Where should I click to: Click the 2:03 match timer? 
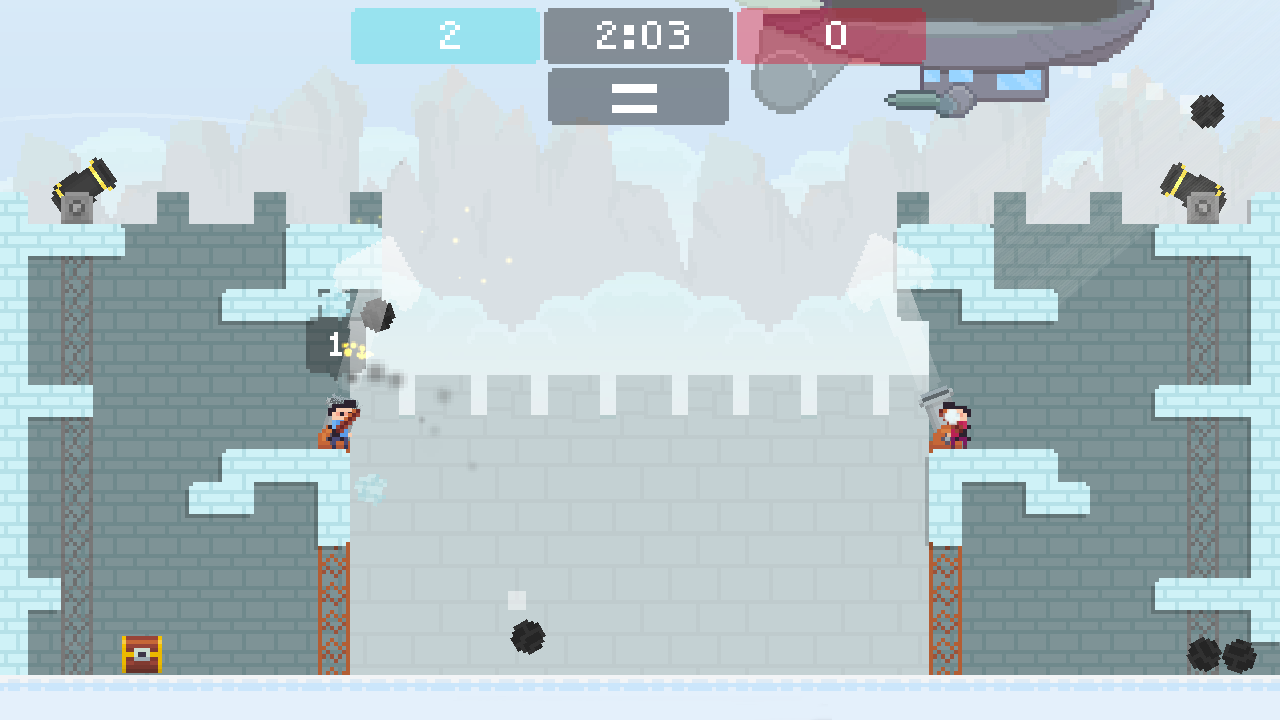[x=637, y=36]
